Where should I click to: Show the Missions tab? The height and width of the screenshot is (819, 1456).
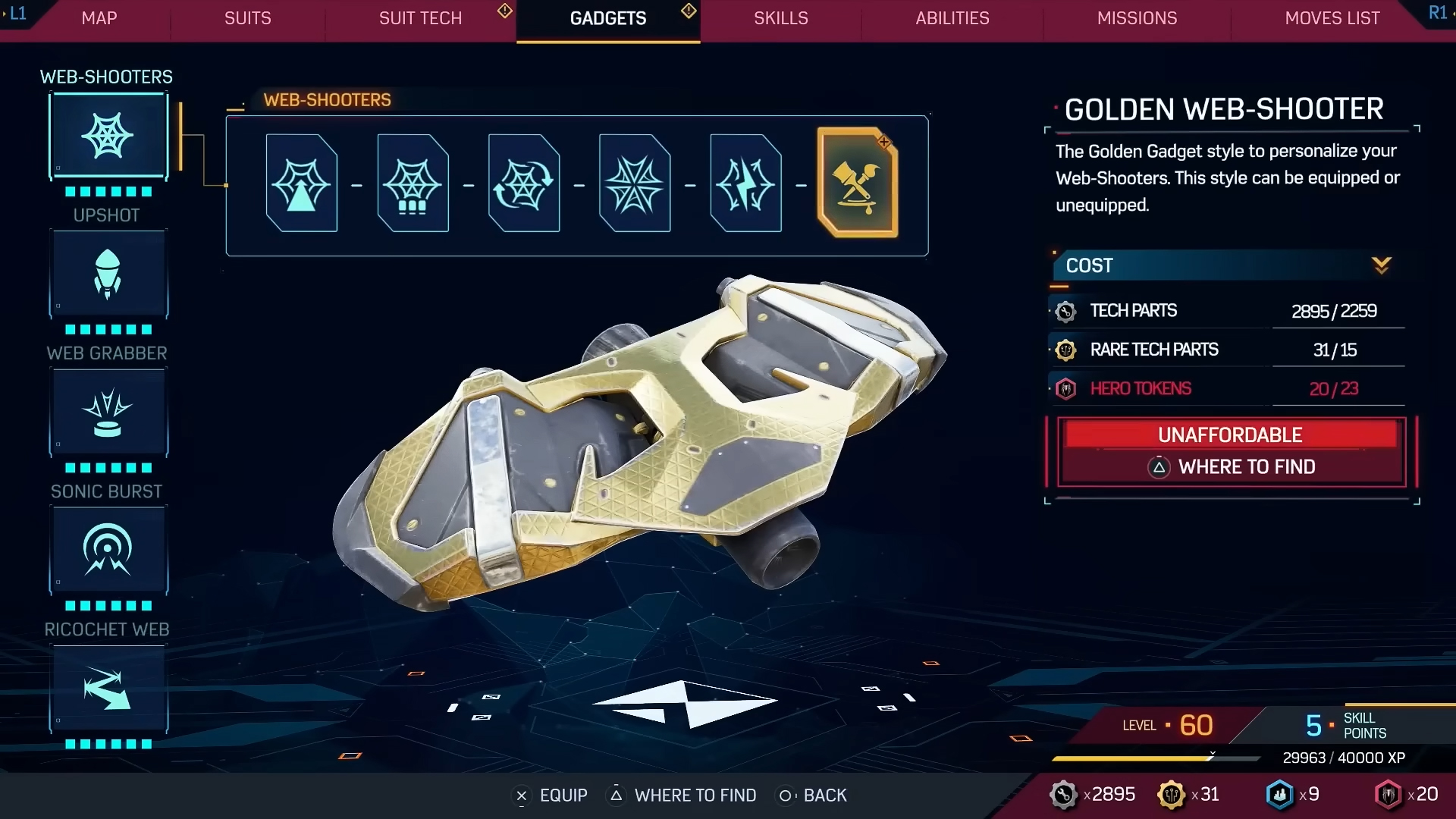point(1137,18)
